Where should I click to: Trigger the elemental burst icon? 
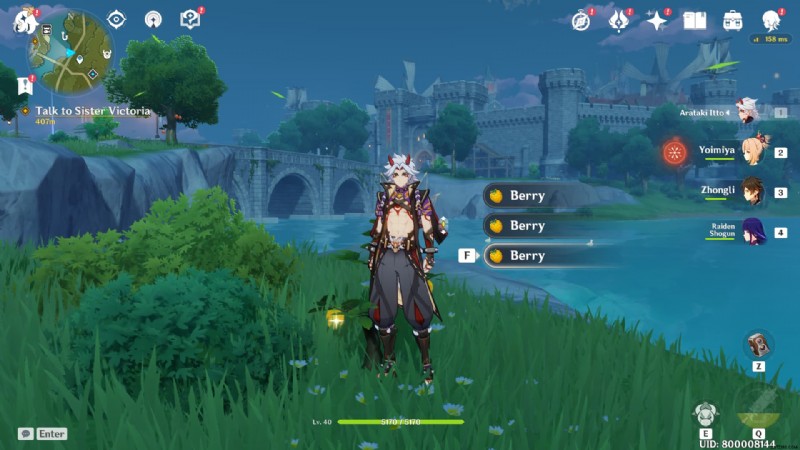(x=758, y=410)
